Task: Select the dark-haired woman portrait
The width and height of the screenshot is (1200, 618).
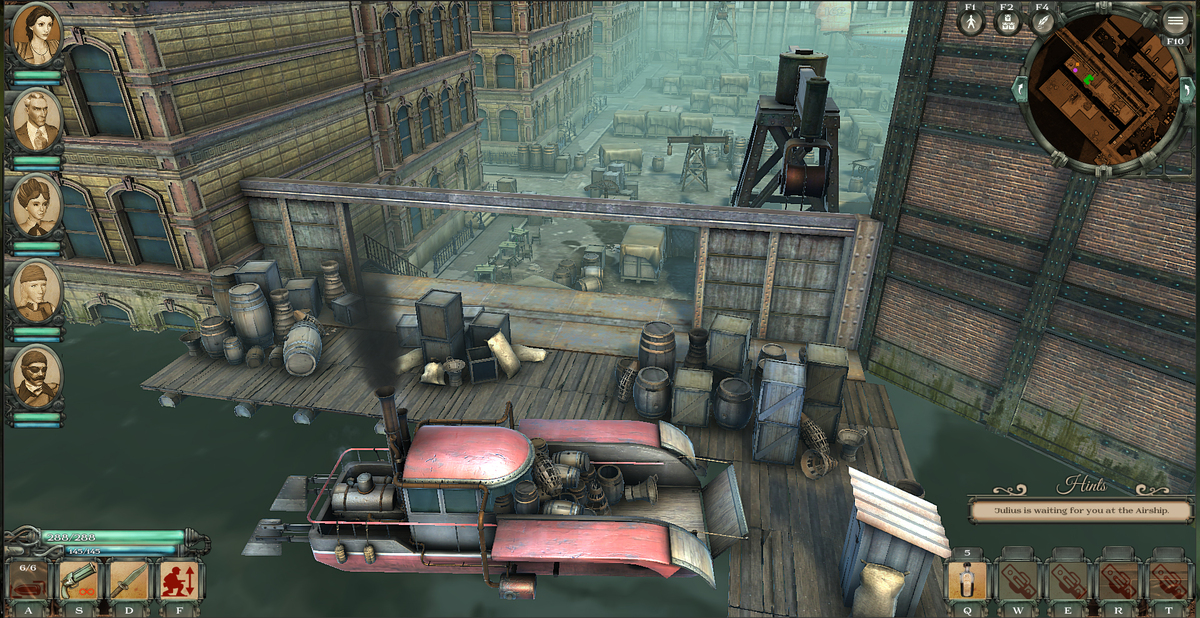Action: (x=37, y=34)
